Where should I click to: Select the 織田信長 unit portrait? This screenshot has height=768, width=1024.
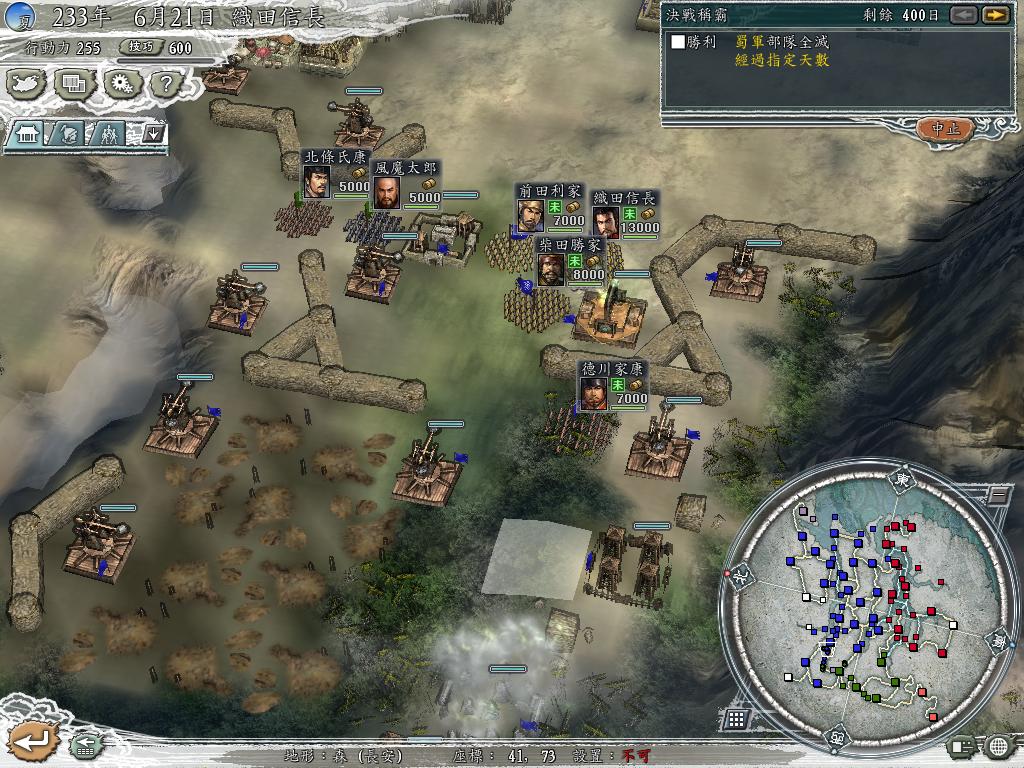click(x=604, y=222)
